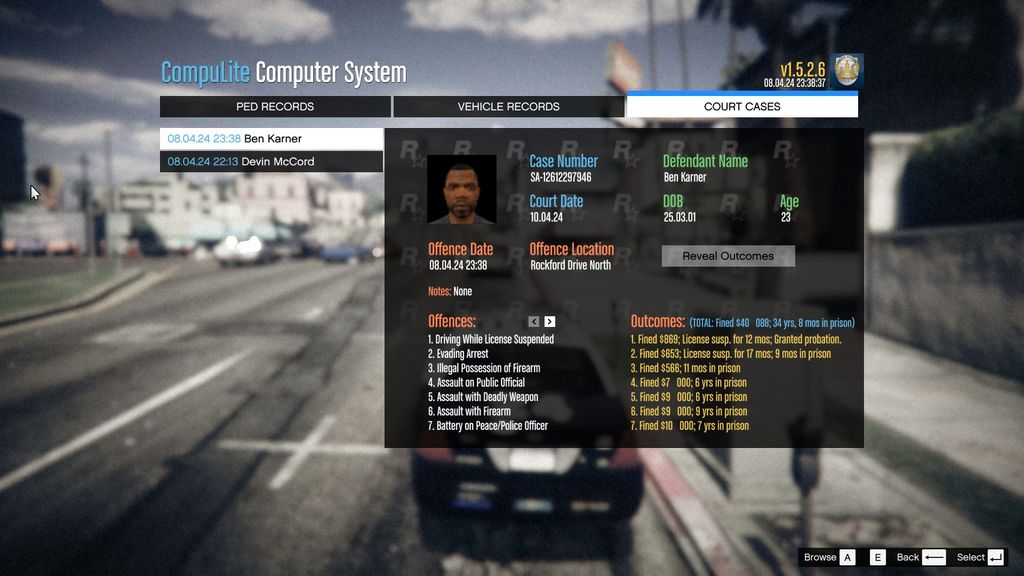
Task: Click the Reveal Outcomes button
Action: [728, 256]
